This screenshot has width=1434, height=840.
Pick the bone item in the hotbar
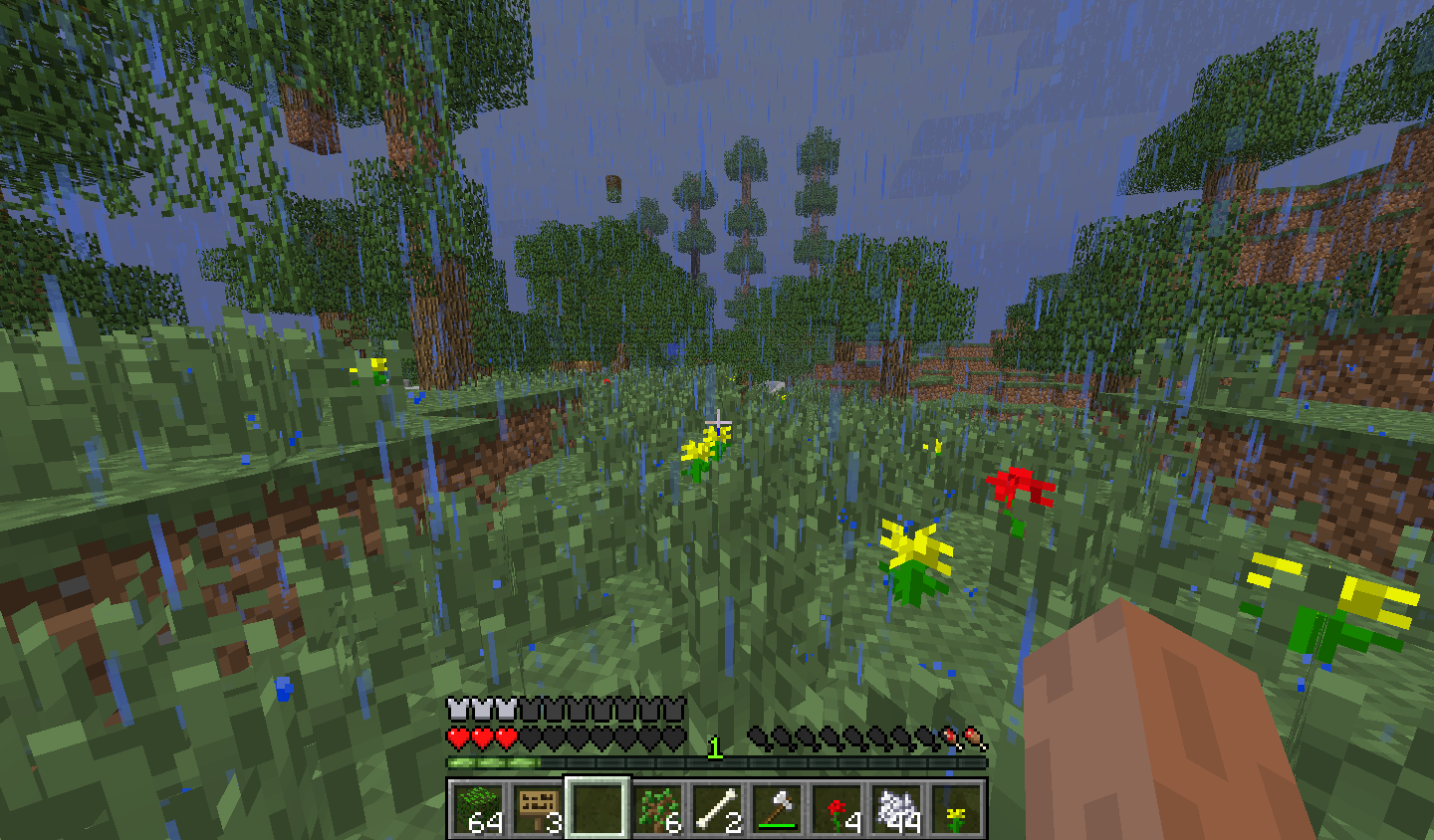(717, 807)
